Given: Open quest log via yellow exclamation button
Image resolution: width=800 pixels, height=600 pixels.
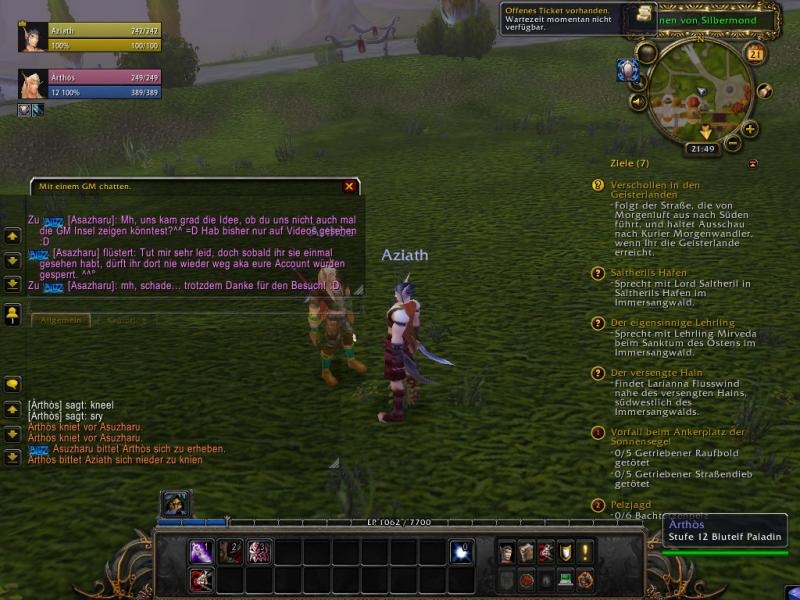Looking at the screenshot, I should (x=585, y=552).
